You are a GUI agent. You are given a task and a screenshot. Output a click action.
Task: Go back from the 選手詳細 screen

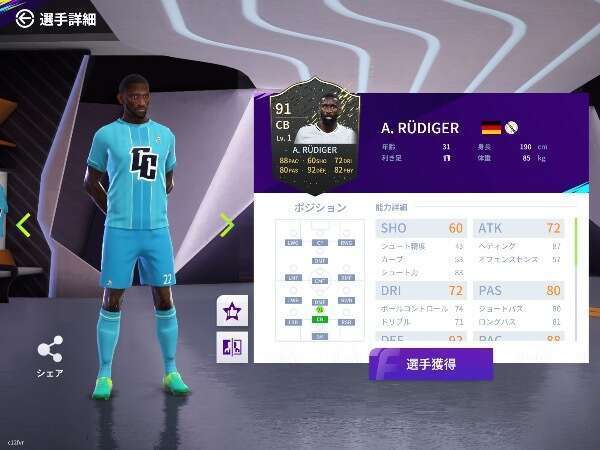(24, 18)
